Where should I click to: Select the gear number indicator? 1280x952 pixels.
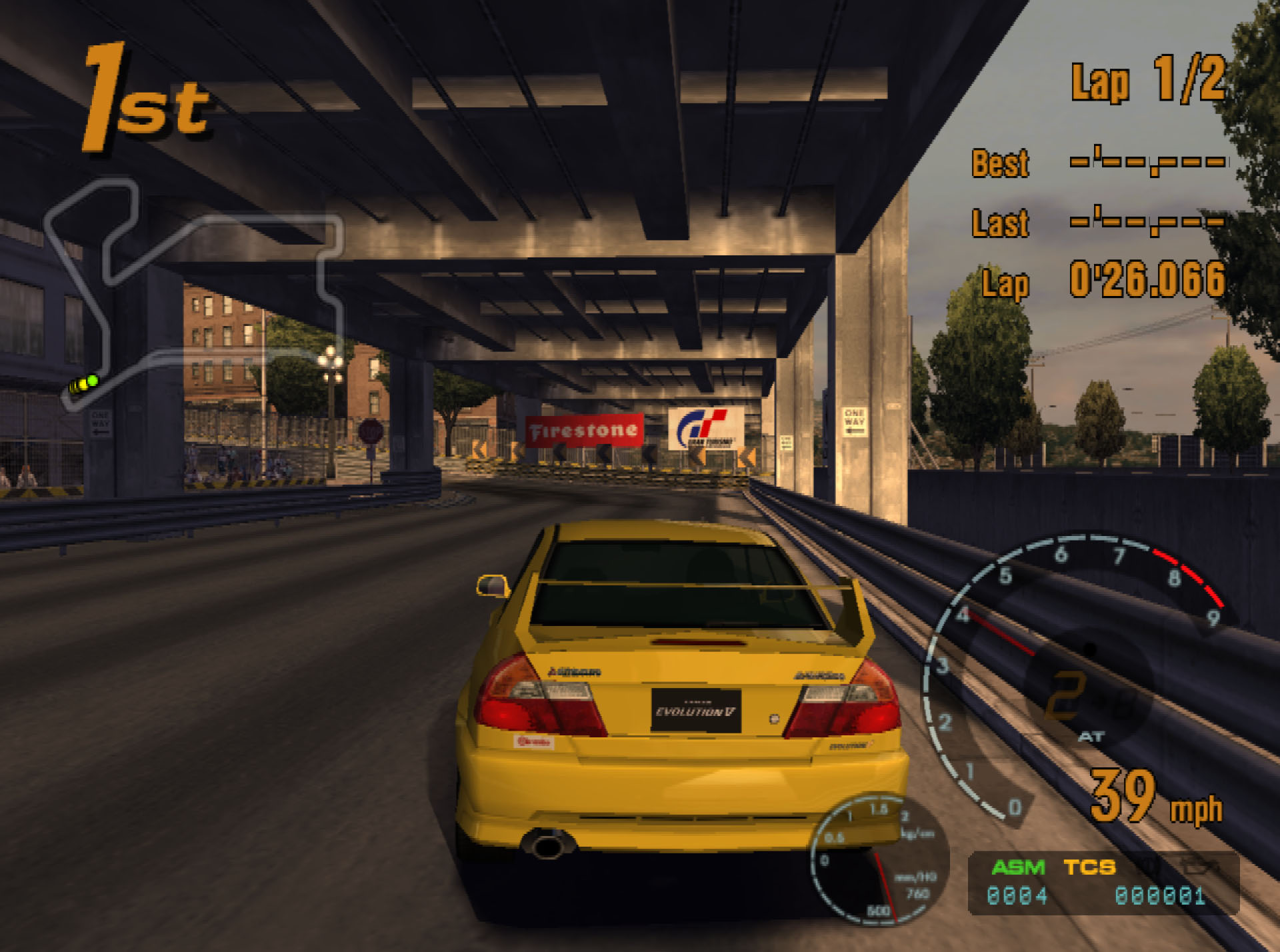point(1065,695)
